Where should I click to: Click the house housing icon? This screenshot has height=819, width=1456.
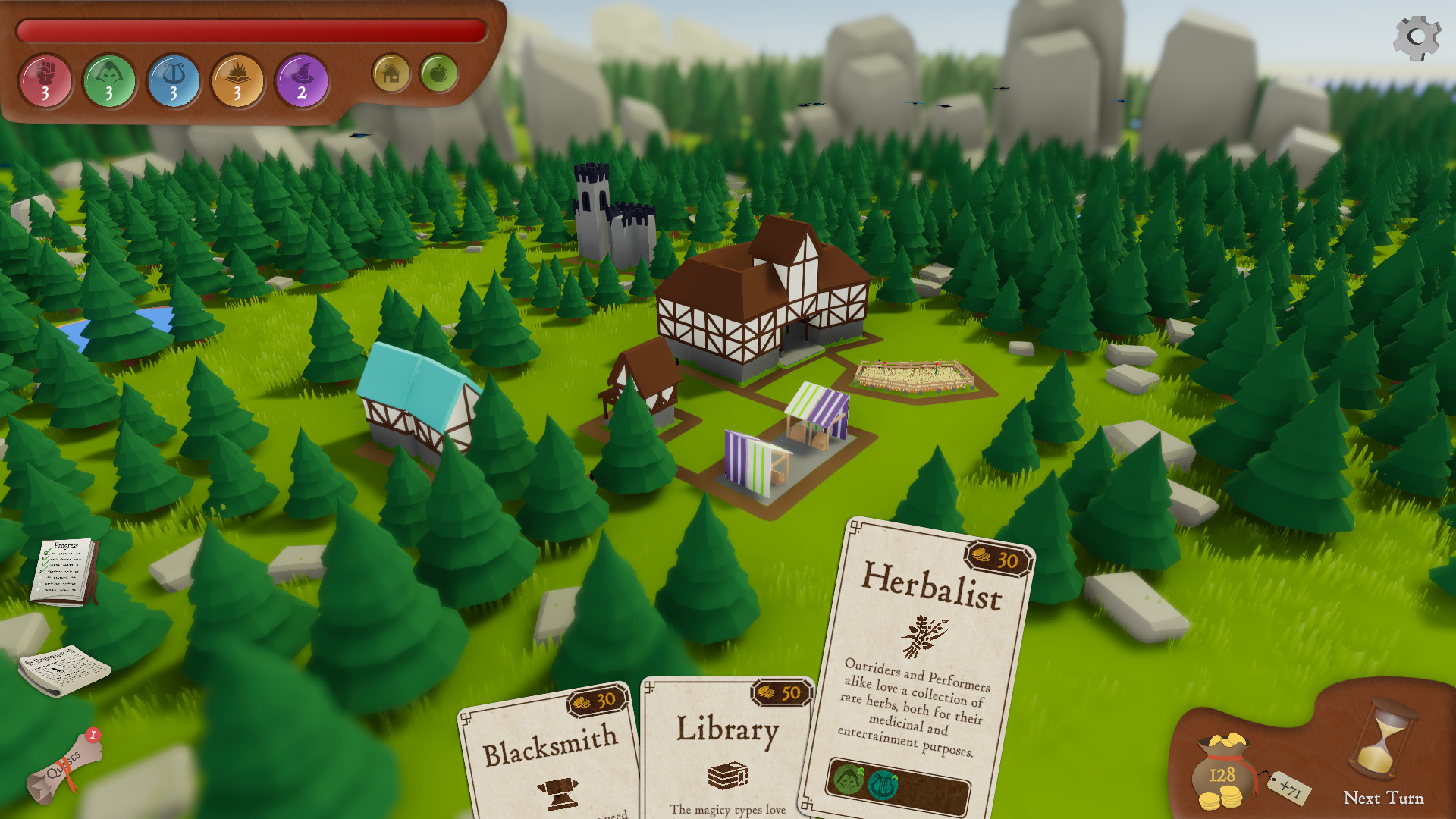(x=391, y=74)
